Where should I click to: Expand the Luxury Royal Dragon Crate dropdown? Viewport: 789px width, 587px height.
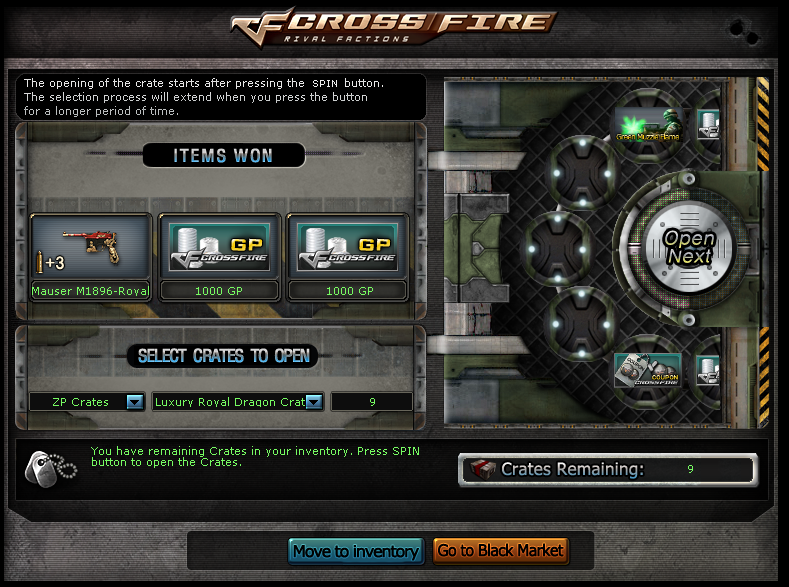click(313, 402)
